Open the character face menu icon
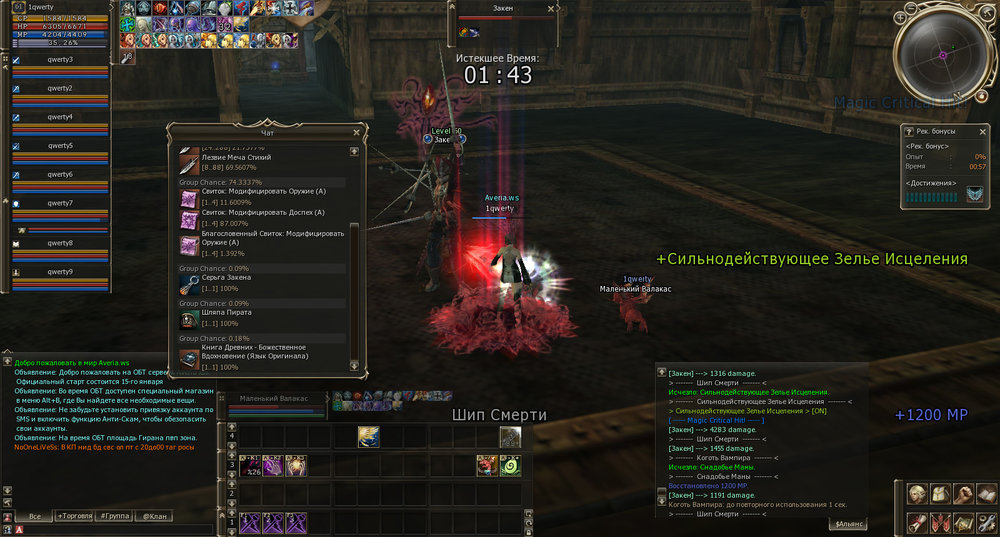 click(x=917, y=493)
